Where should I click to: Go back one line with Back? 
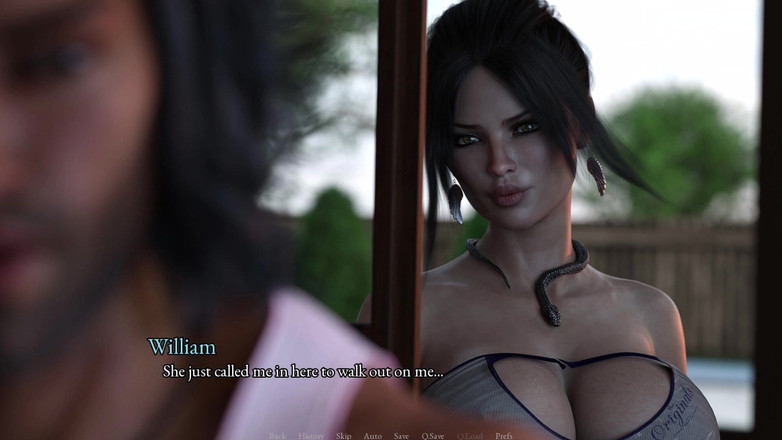[278, 436]
